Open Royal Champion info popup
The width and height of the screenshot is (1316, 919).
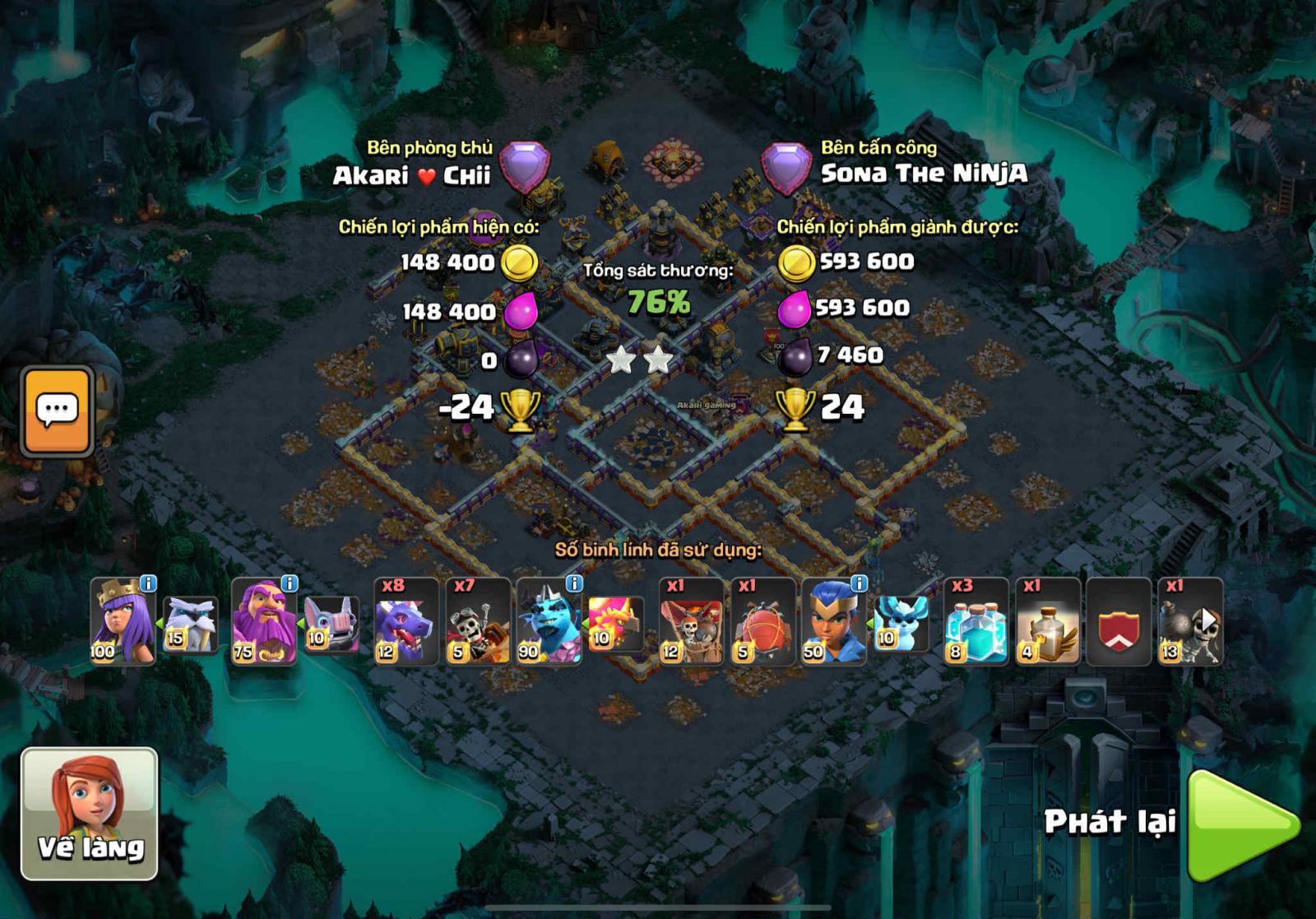click(x=858, y=584)
